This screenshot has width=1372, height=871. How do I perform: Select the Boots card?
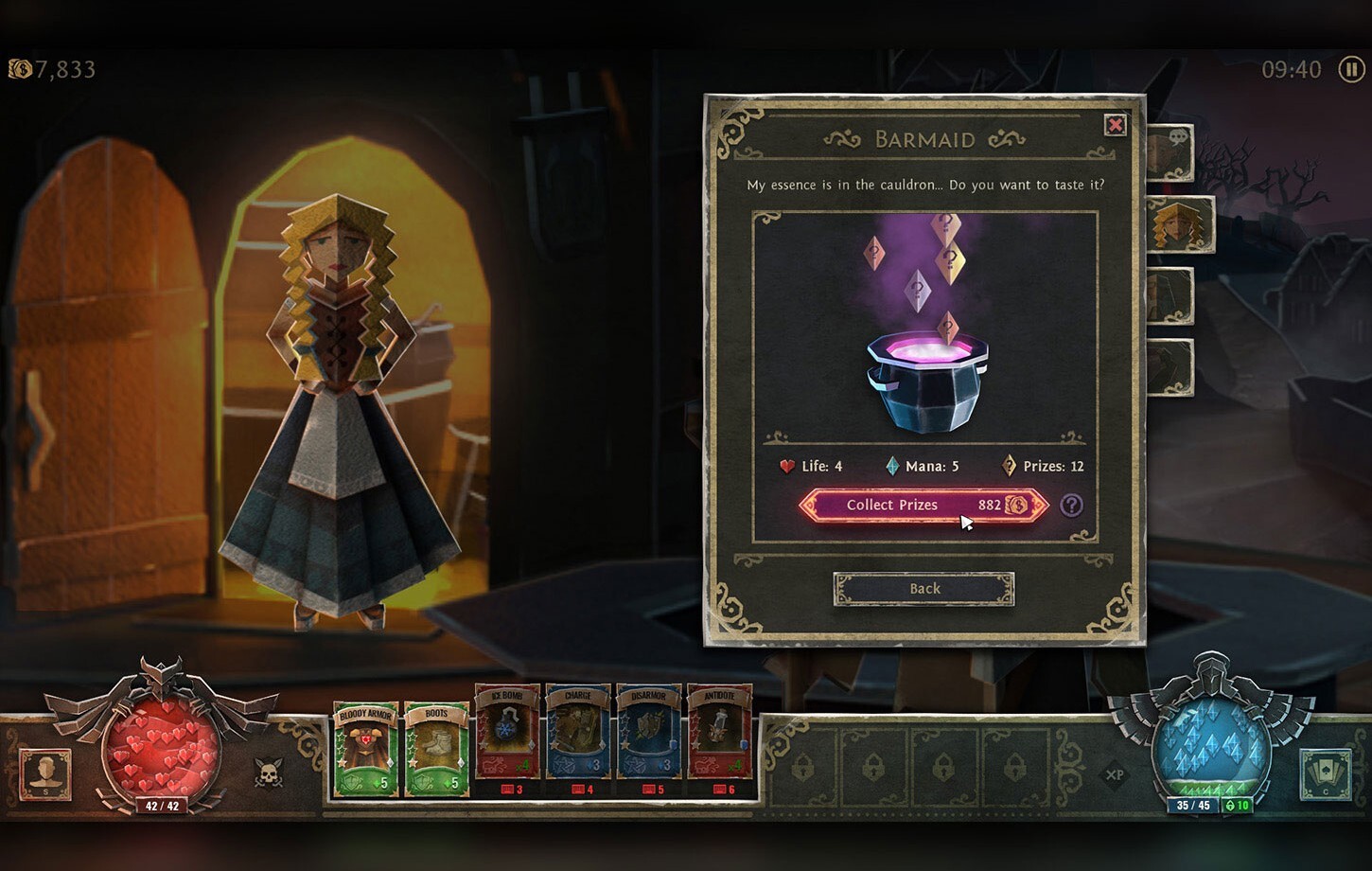click(436, 749)
